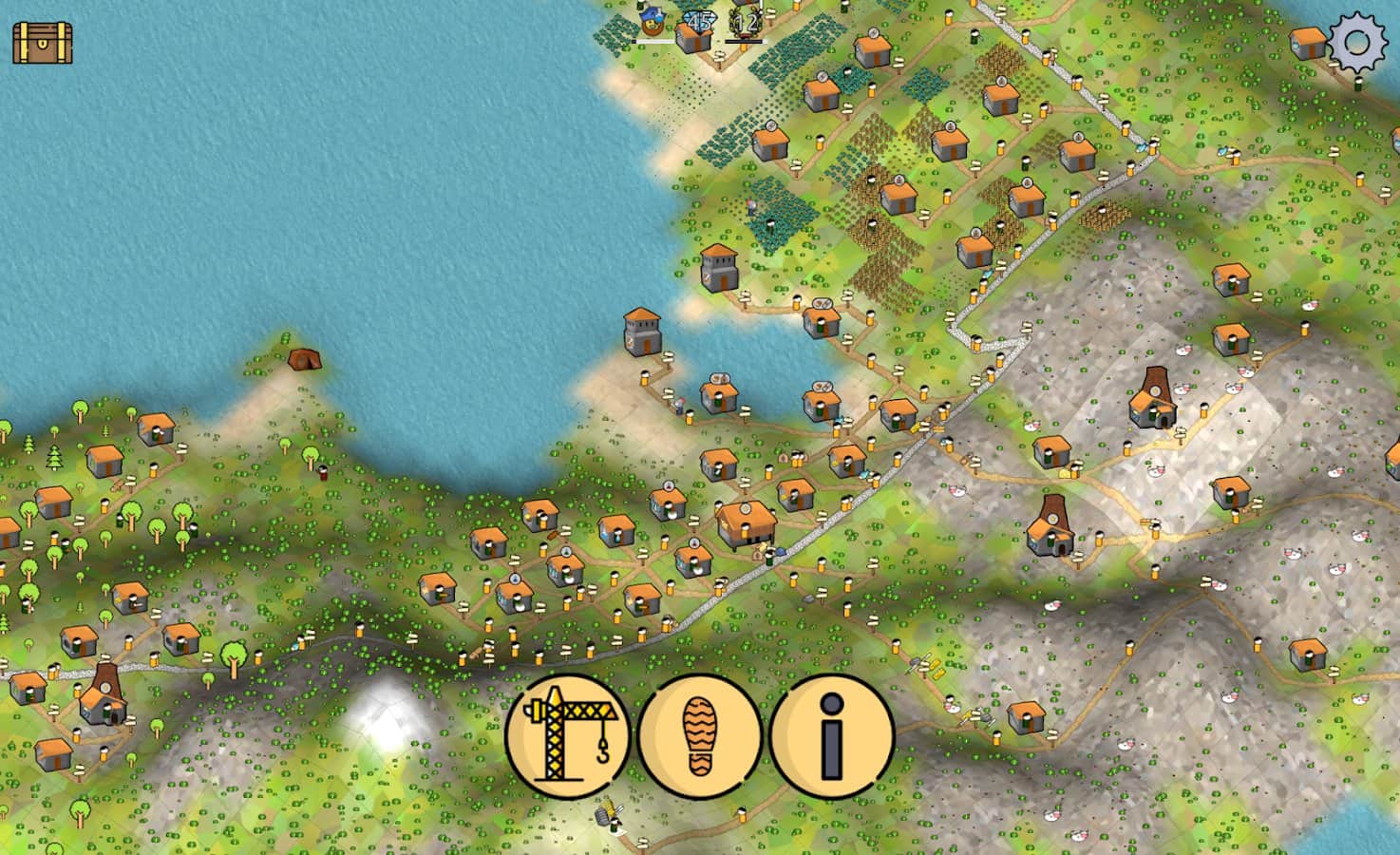Viewport: 1400px width, 855px height.
Task: Show the info panel
Action: 832,737
